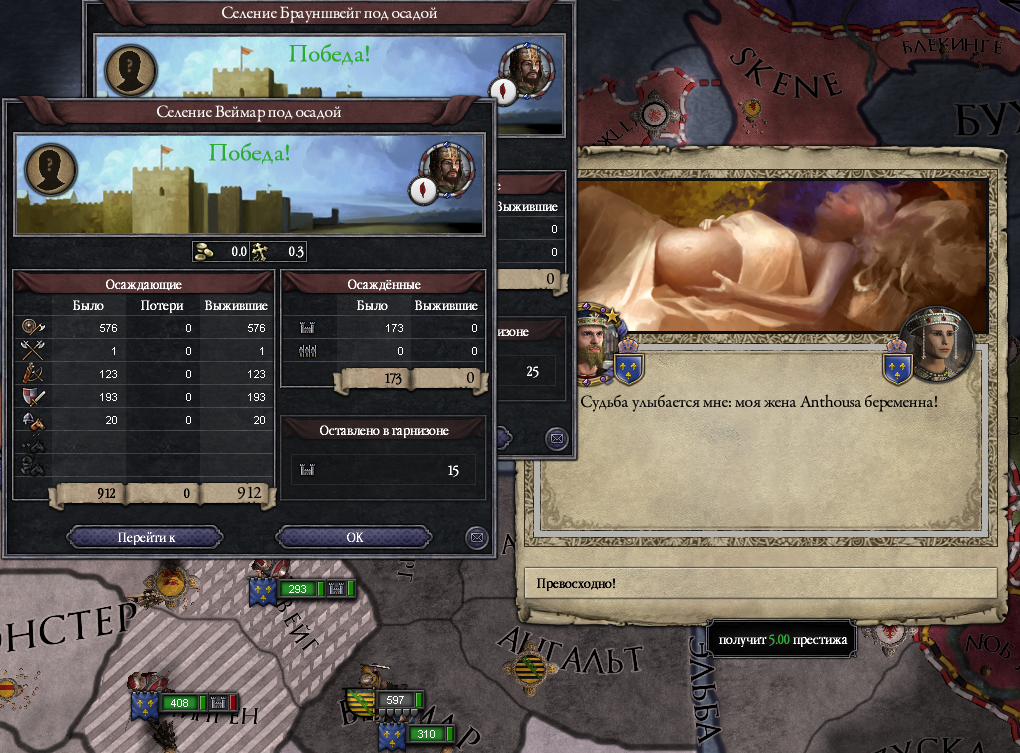Select the army with 293 troops
The width and height of the screenshot is (1020, 753).
point(297,589)
